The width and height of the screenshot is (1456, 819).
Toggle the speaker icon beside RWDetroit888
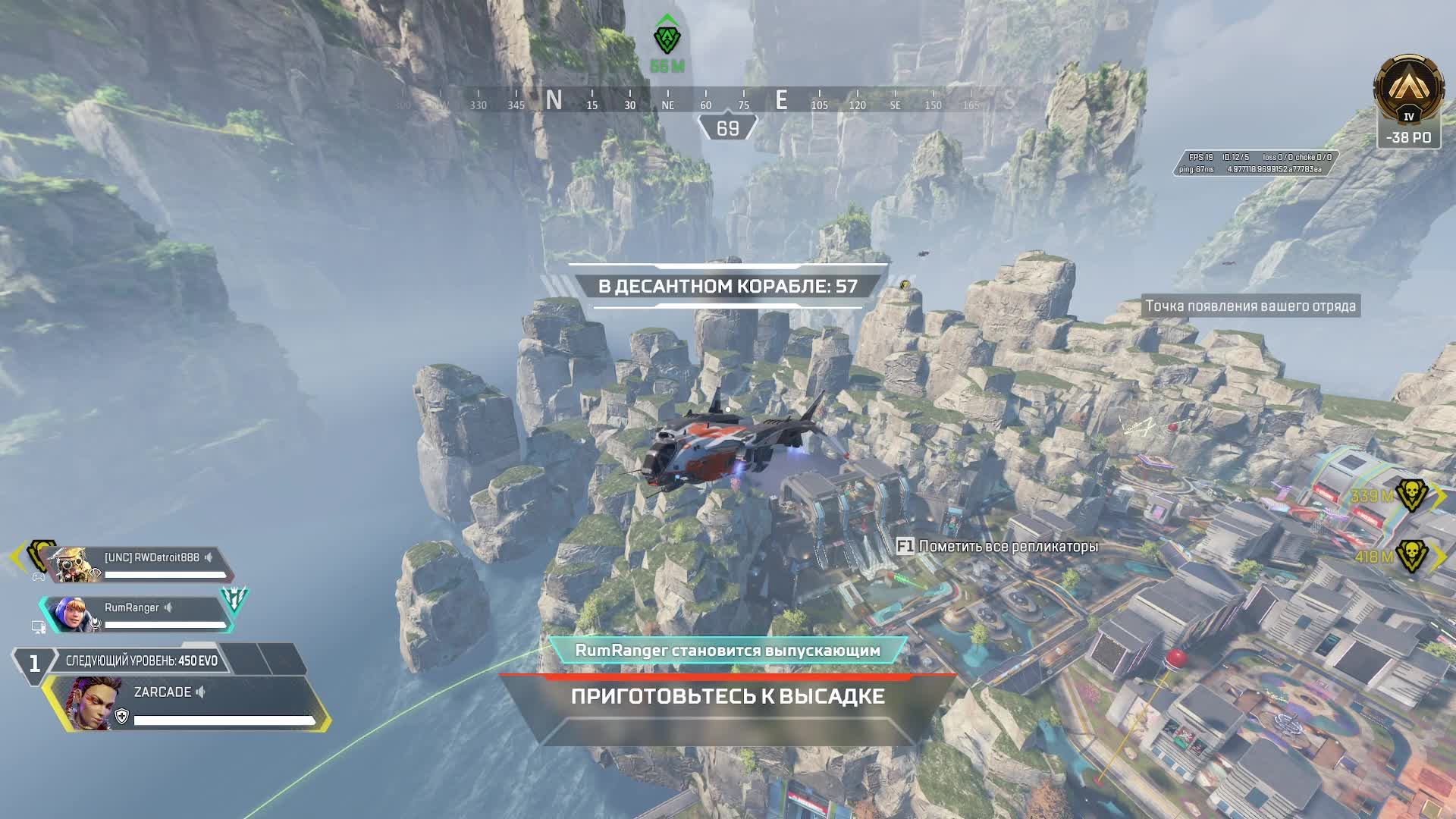point(209,557)
